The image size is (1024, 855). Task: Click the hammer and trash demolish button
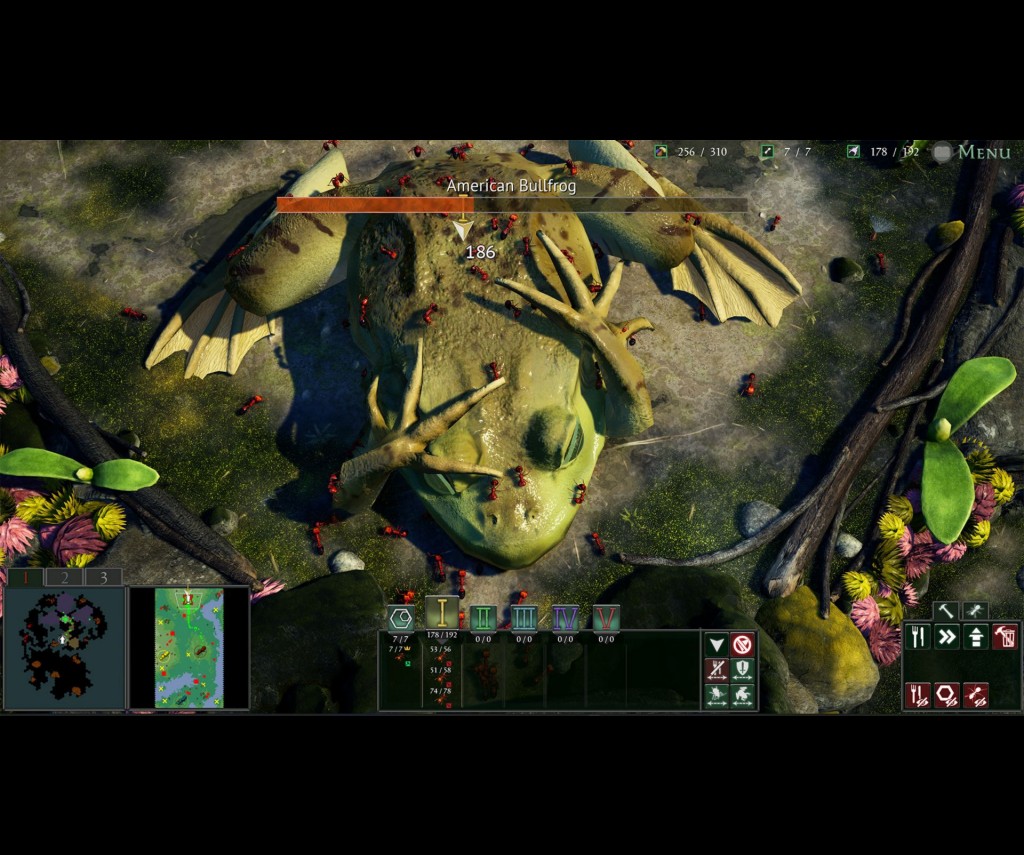click(x=1004, y=636)
